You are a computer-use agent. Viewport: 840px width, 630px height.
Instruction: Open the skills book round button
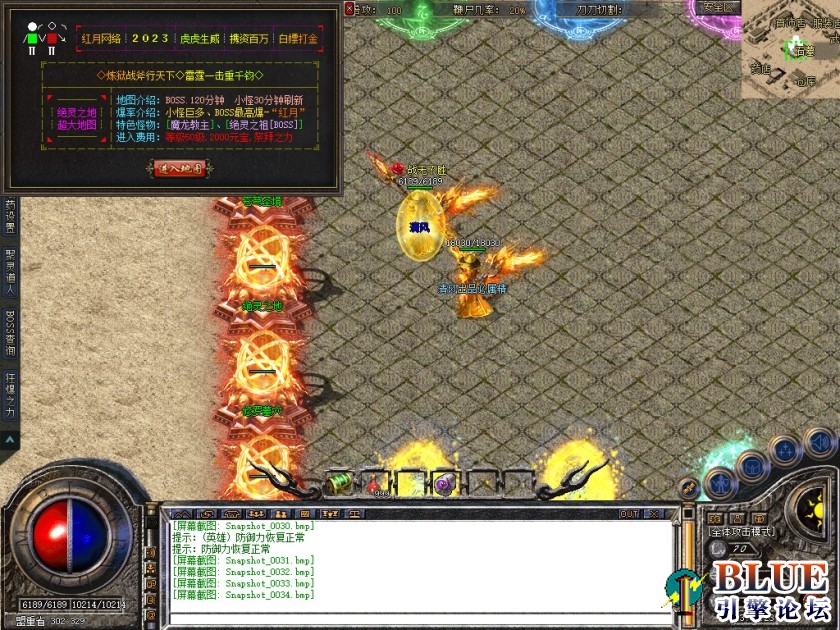pyautogui.click(x=752, y=466)
